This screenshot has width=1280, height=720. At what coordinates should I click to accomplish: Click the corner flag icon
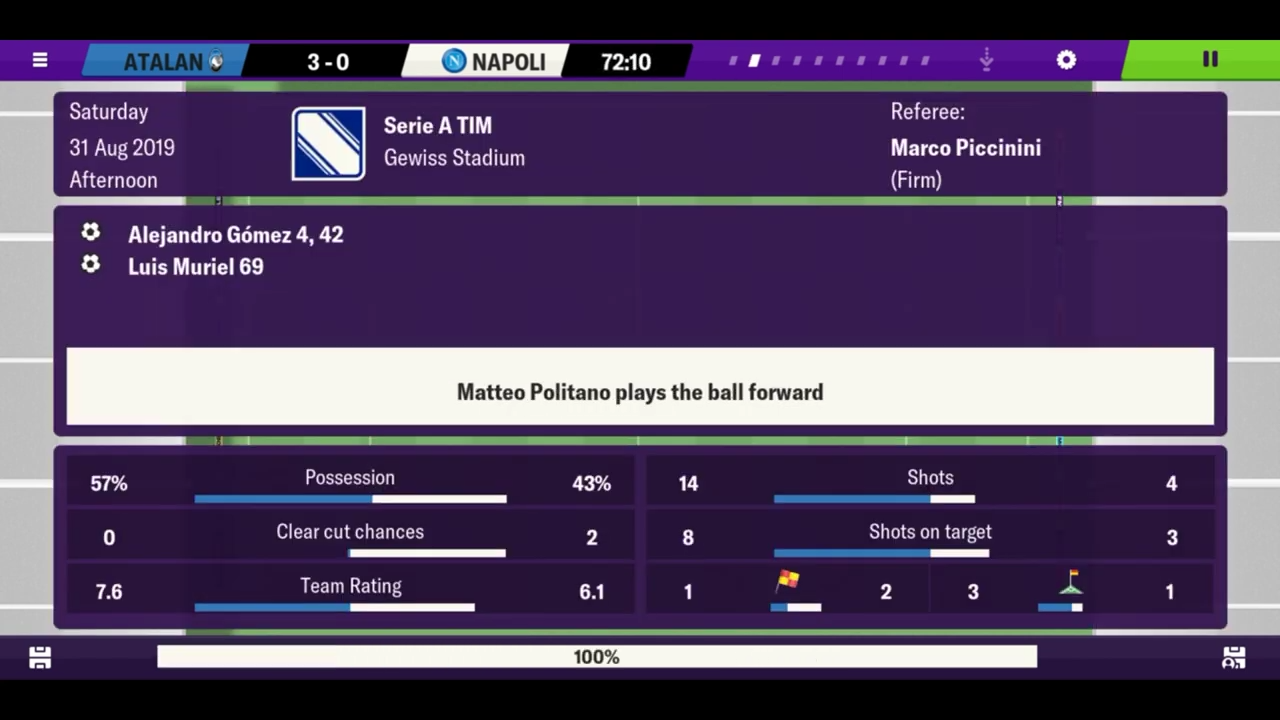point(1071,578)
